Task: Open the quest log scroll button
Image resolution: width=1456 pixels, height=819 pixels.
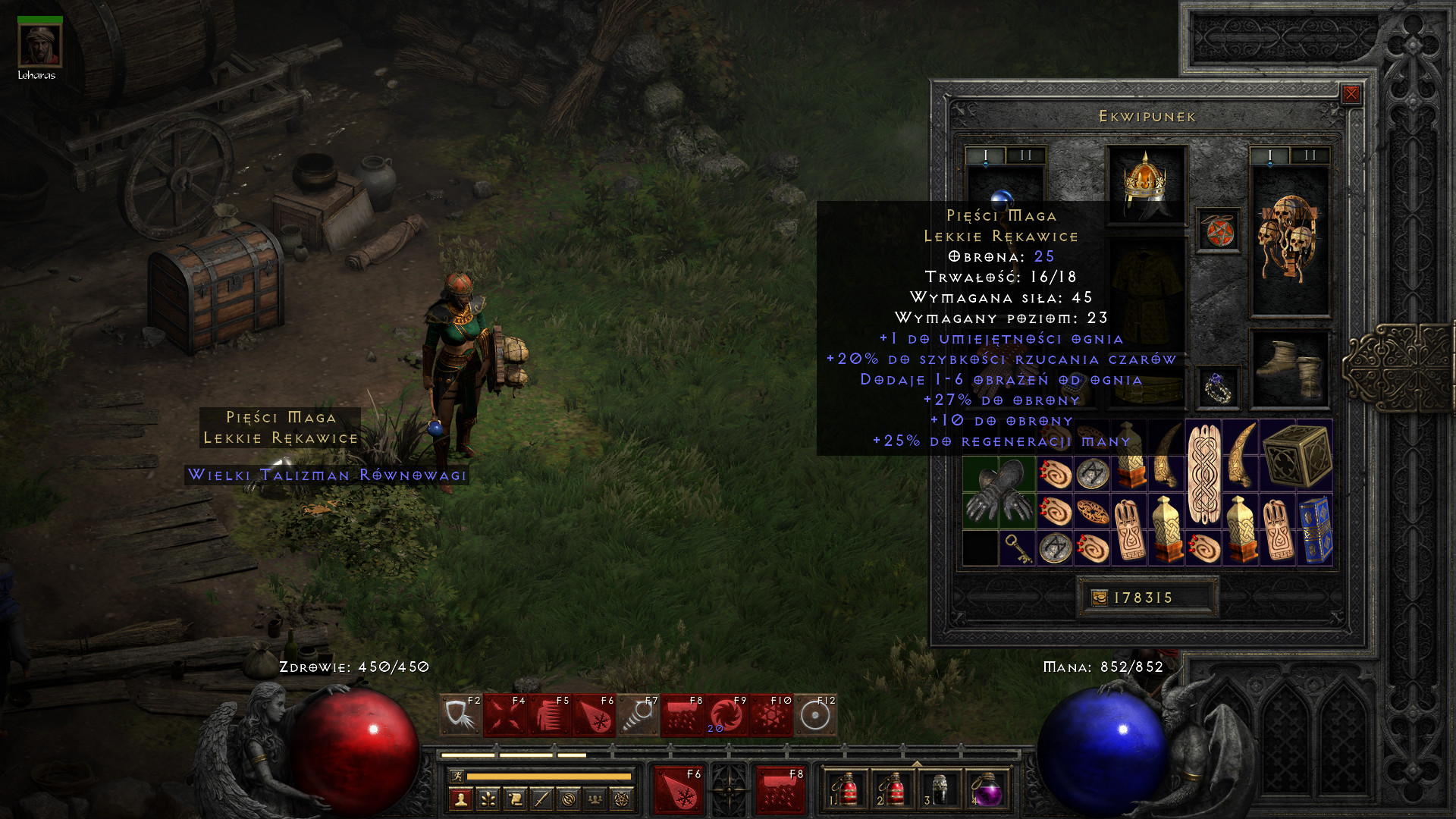Action: coord(514,799)
